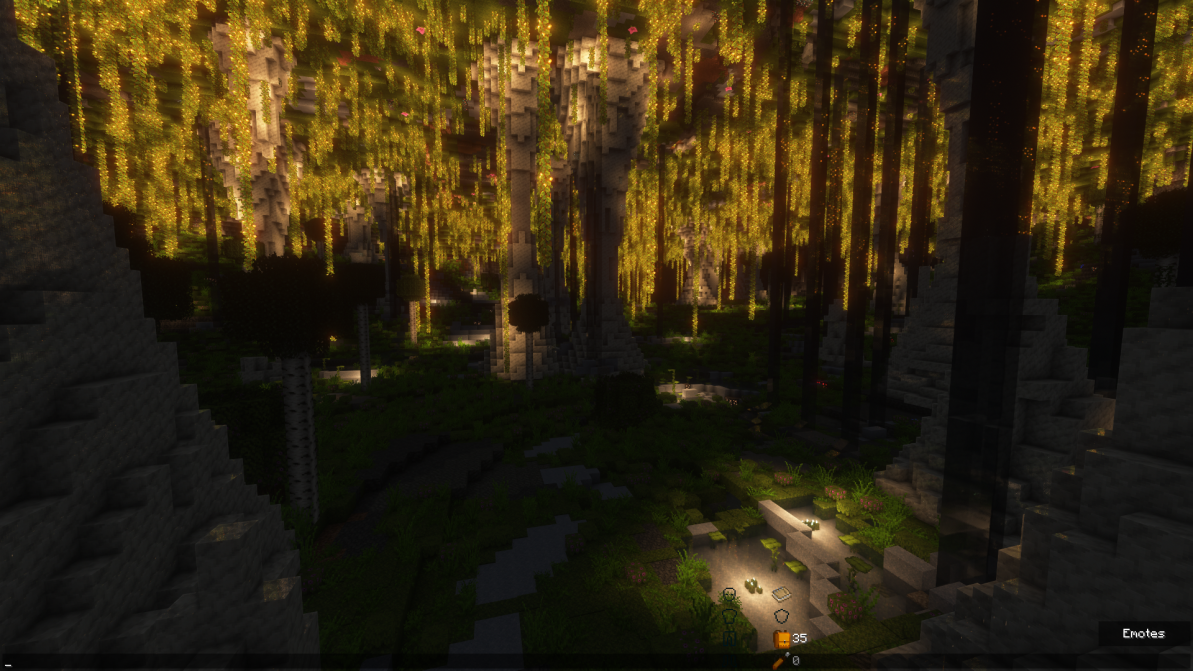Open the Emotes menu
The height and width of the screenshot is (671, 1193).
pyautogui.click(x=1143, y=634)
